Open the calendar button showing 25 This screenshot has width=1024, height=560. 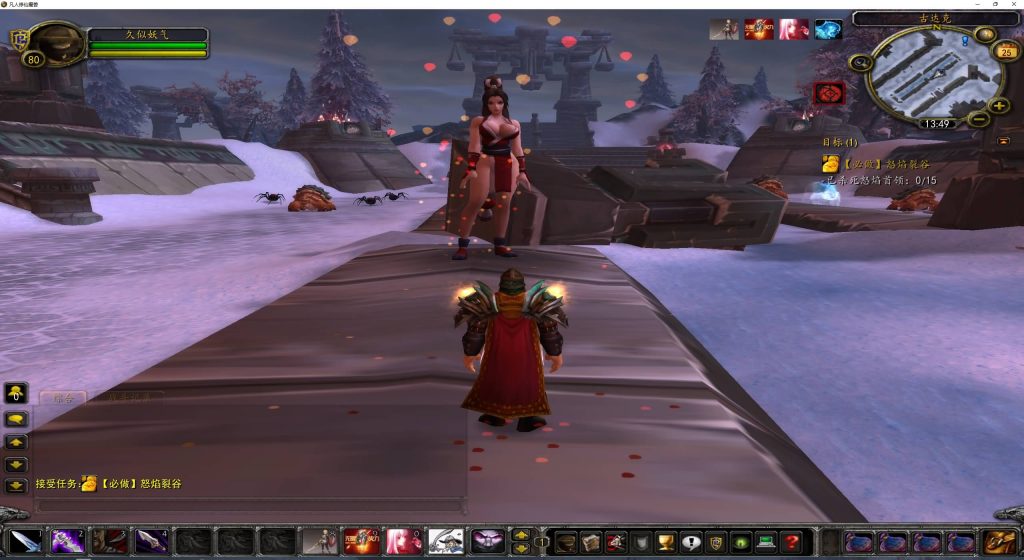tap(1007, 52)
